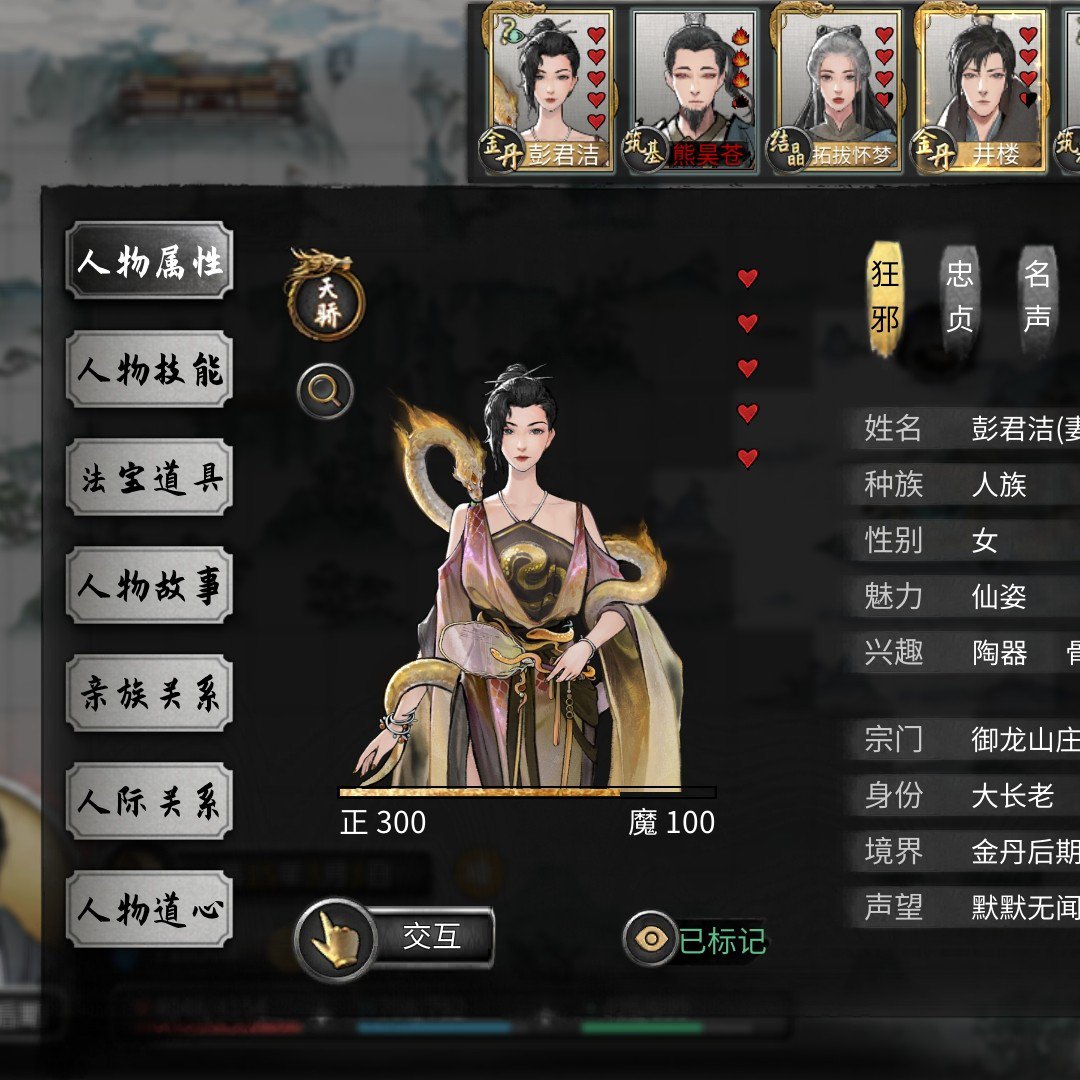View the 亲族关系 tab
This screenshot has height=1080, width=1080.
tap(149, 694)
